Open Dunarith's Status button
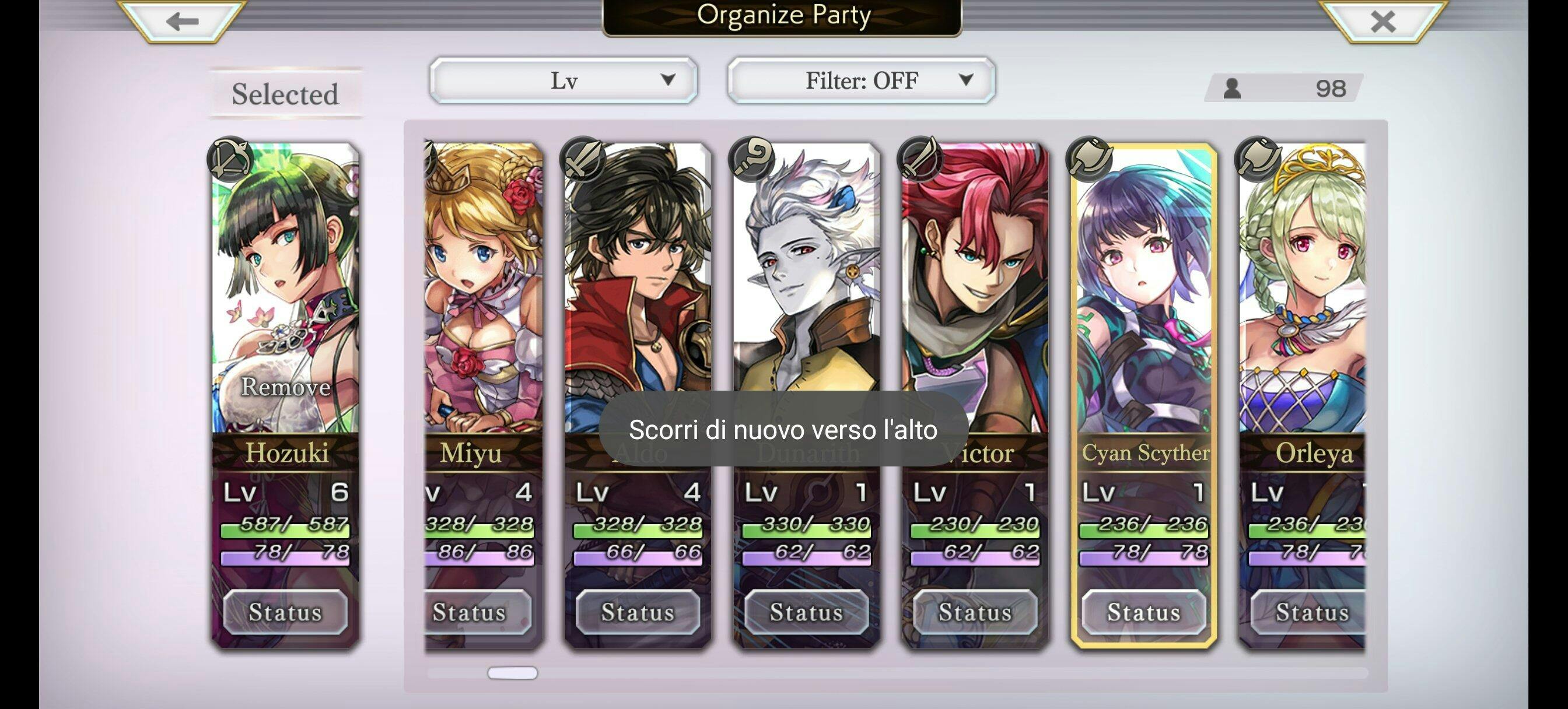This screenshot has height=709, width=1568. tap(807, 612)
